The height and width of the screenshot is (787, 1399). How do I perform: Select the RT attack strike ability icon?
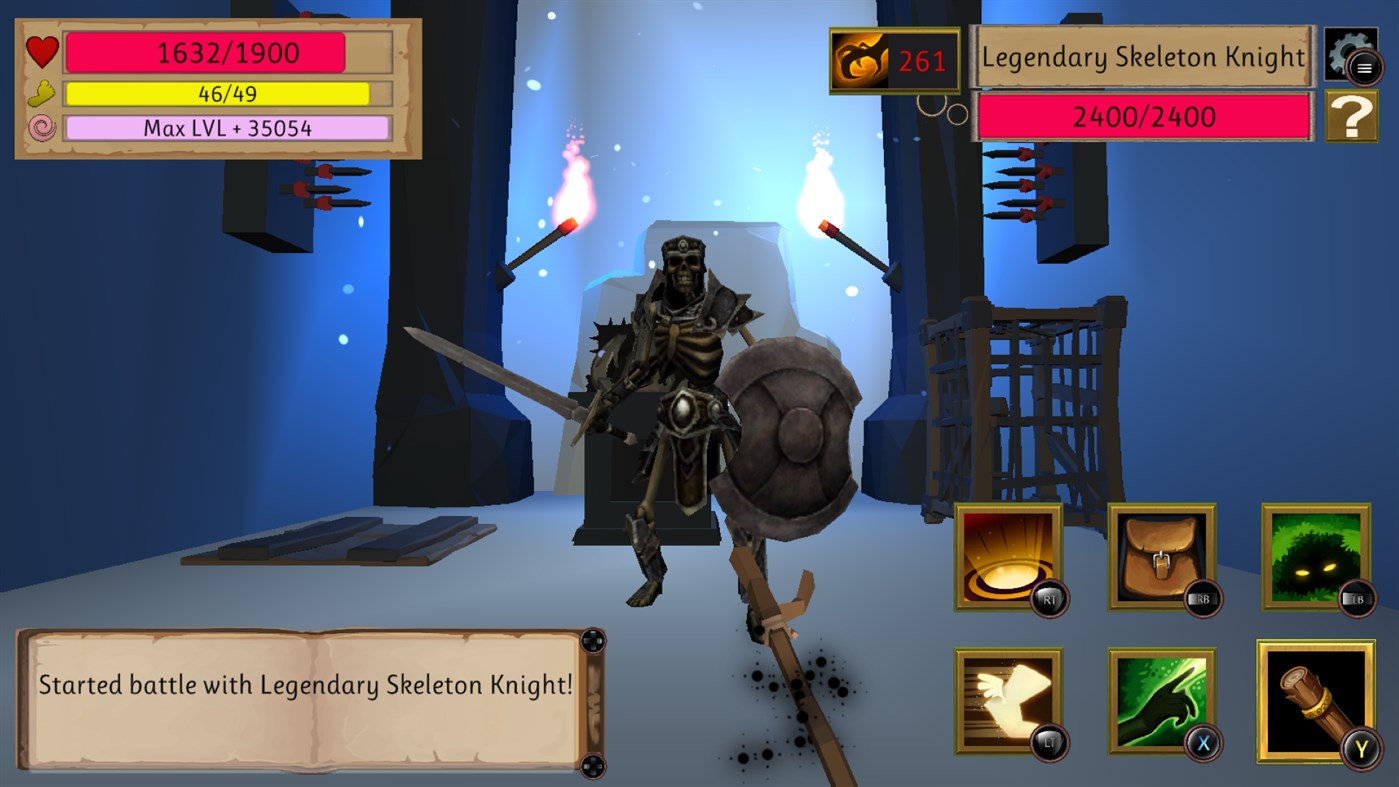tap(1008, 556)
